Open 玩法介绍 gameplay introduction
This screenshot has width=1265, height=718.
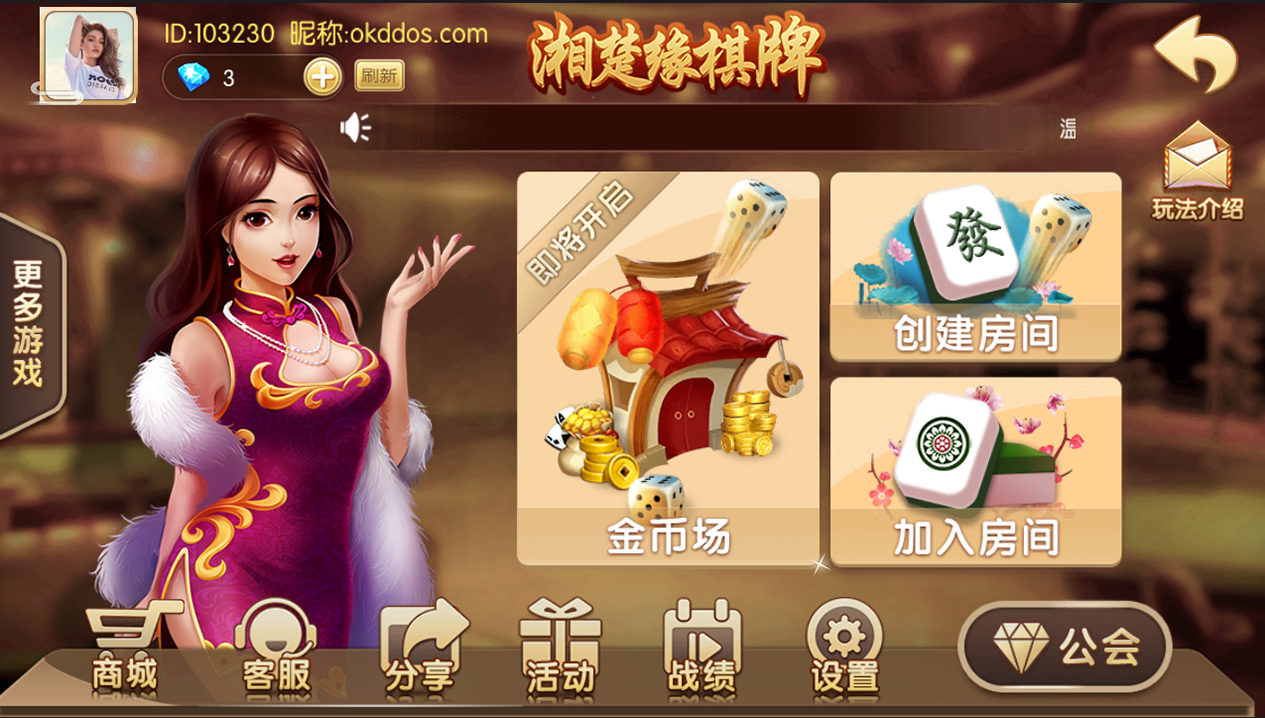pos(1197,172)
